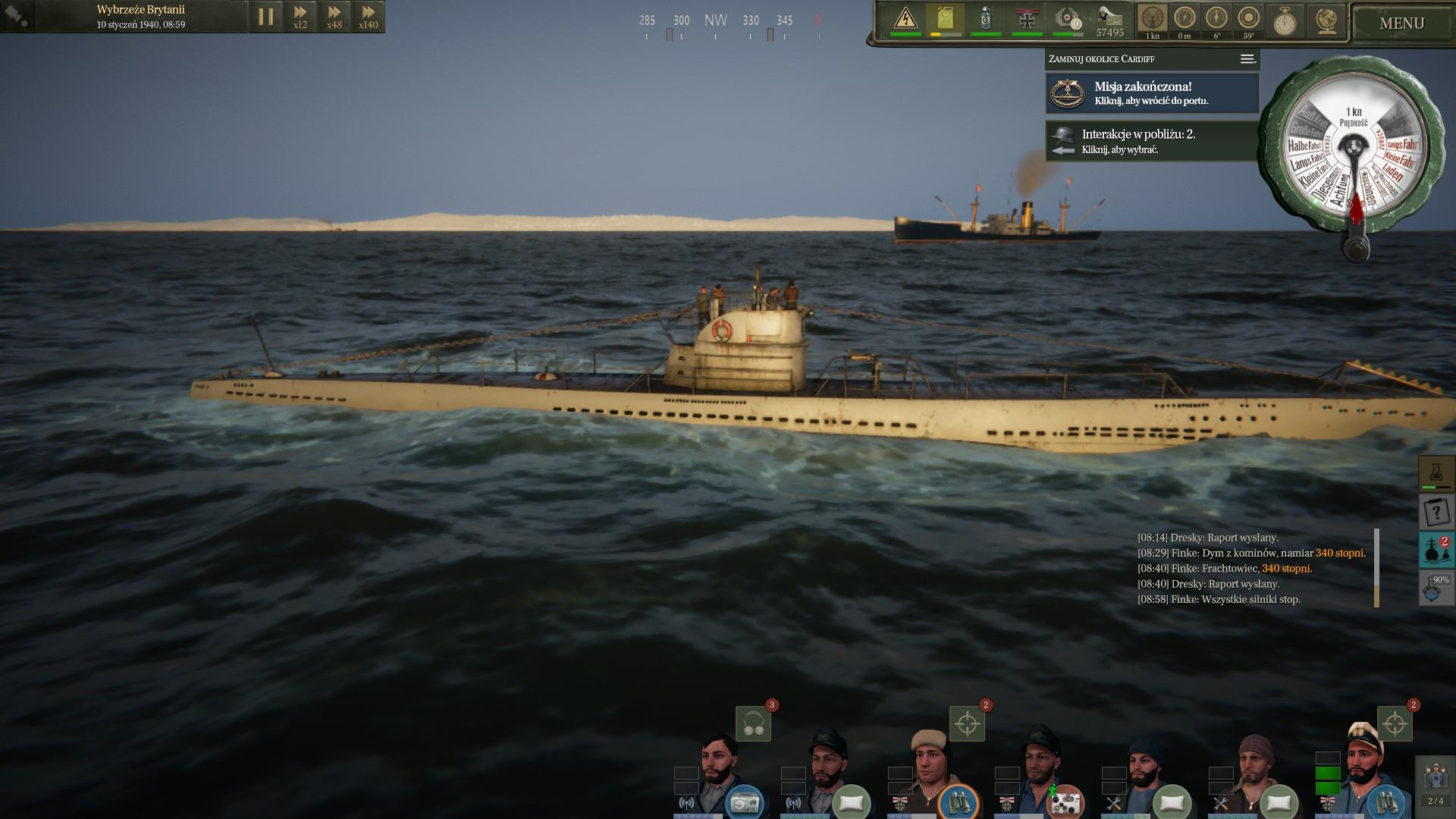Viewport: 1456px width, 819px height.
Task: Open the globe world map
Action: [1326, 20]
